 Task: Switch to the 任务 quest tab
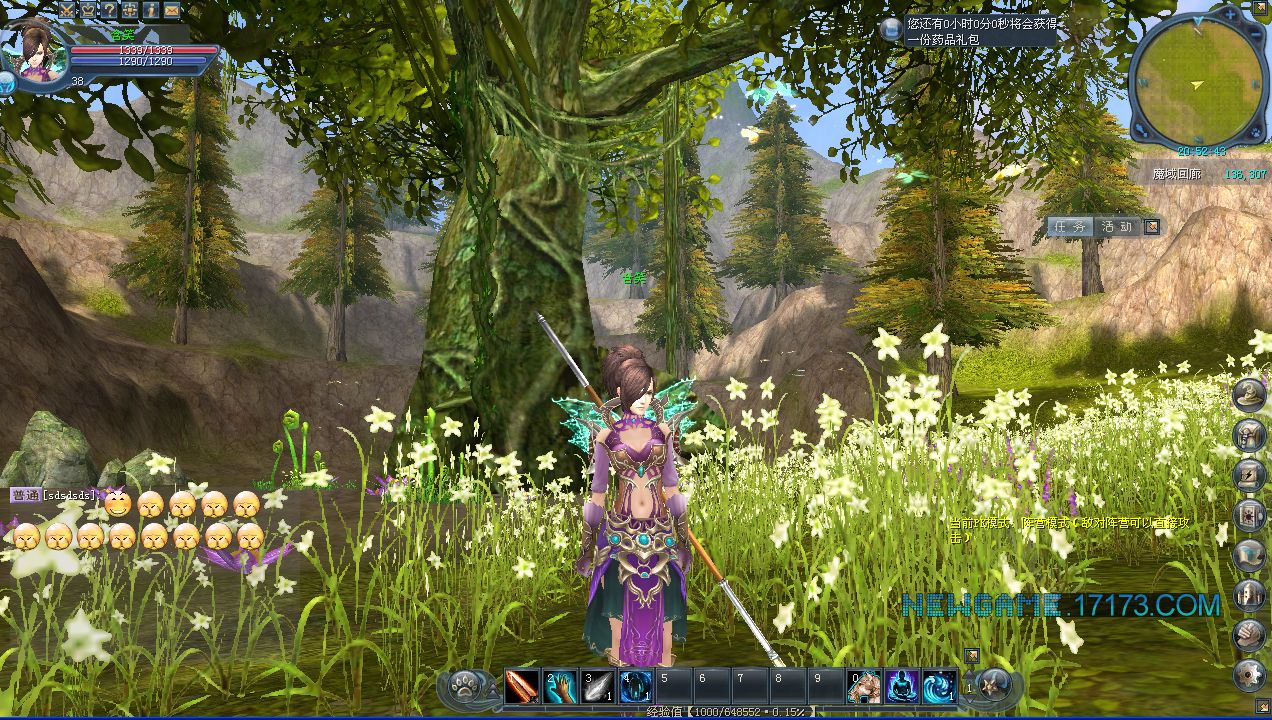(1071, 227)
